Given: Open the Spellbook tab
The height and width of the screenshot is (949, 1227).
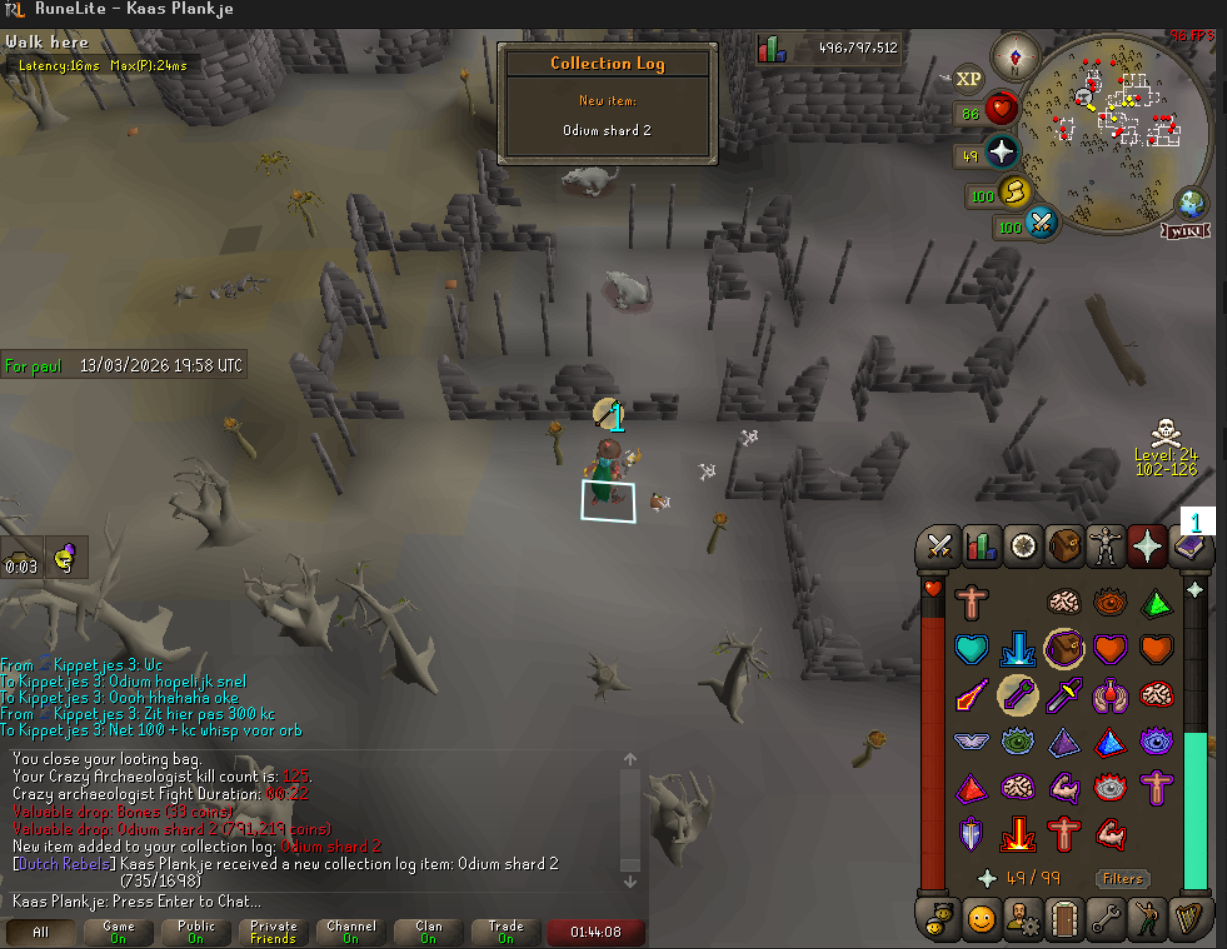Looking at the screenshot, I should [x=1190, y=546].
